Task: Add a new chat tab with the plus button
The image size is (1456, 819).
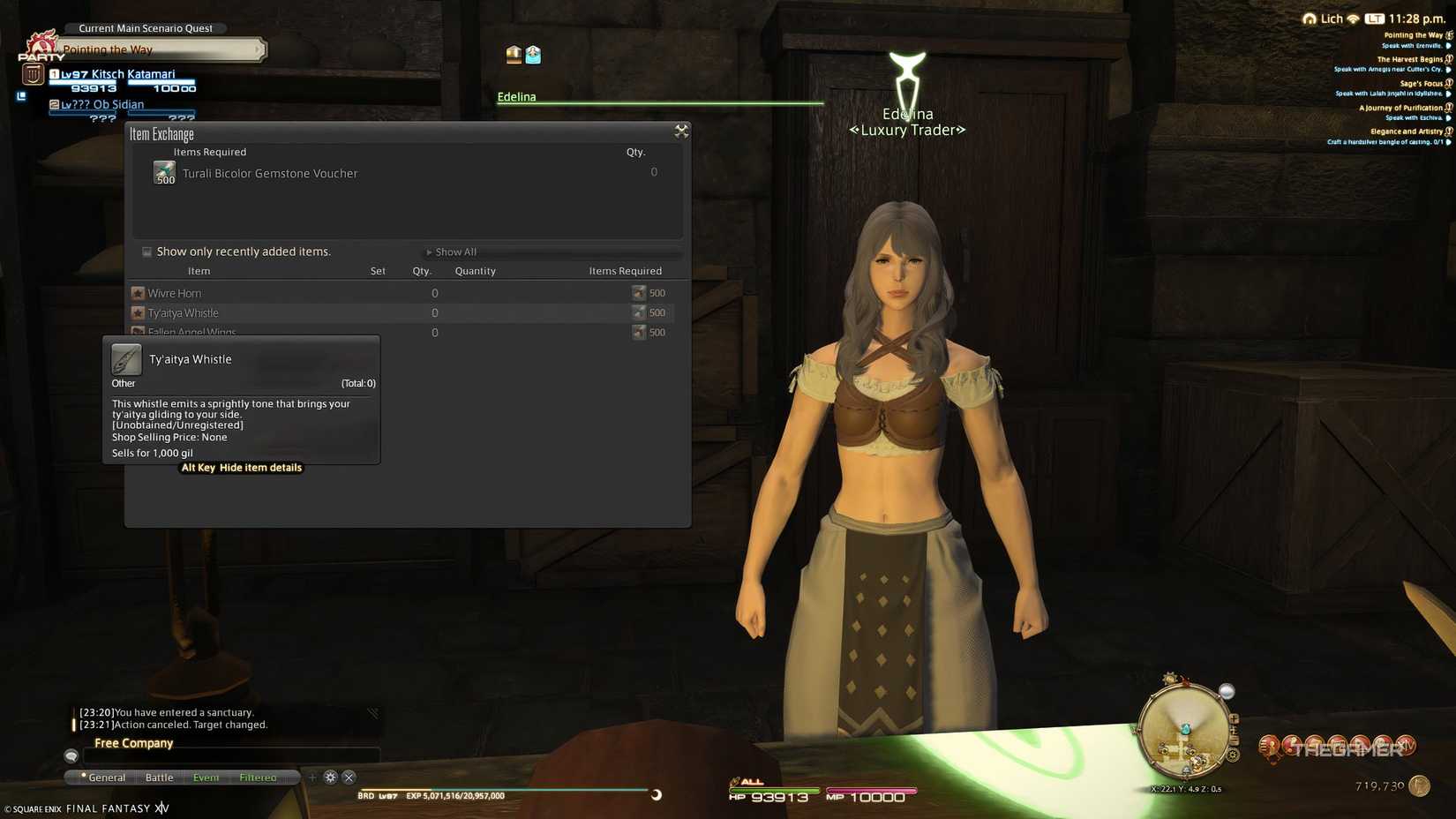Action: click(312, 777)
